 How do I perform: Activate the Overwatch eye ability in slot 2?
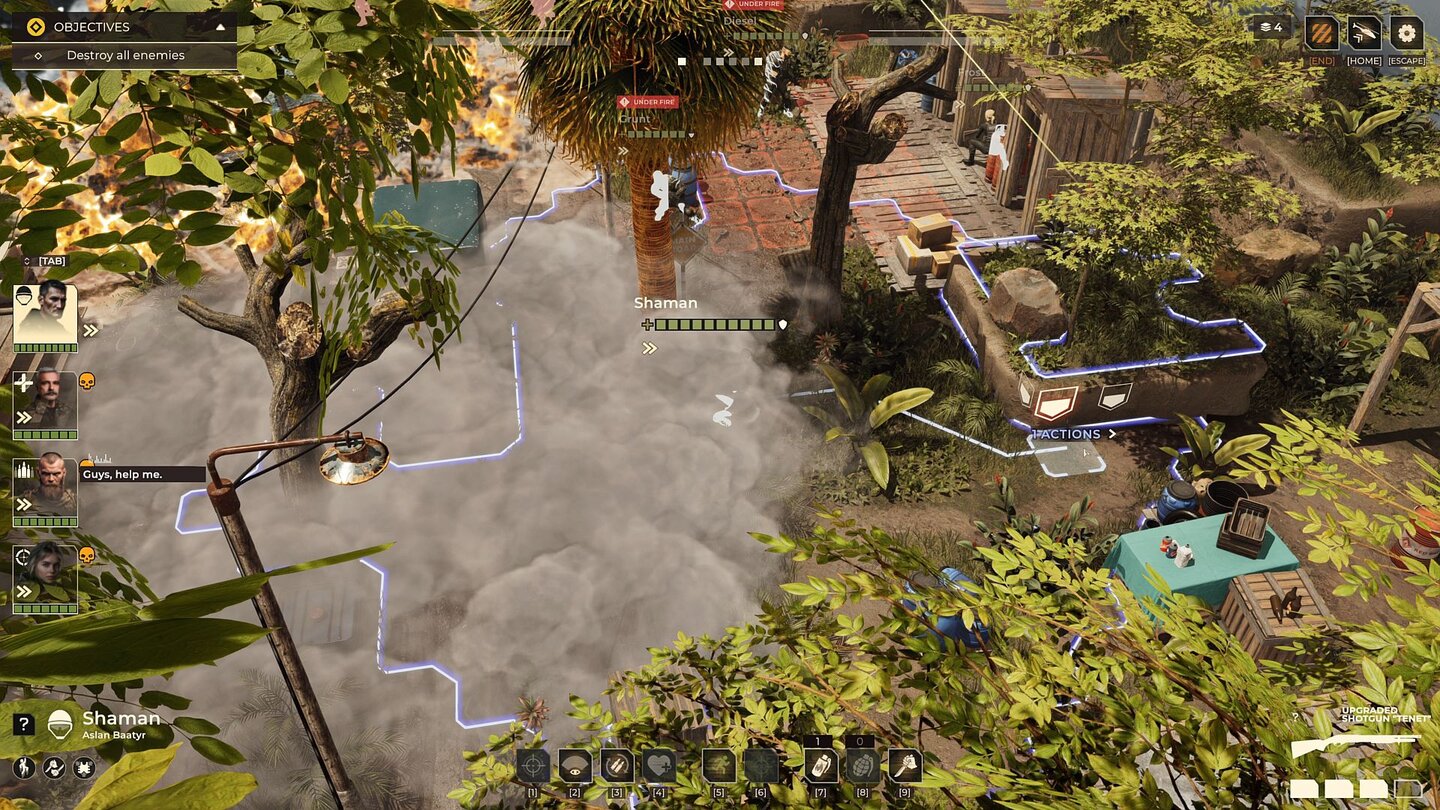[576, 764]
